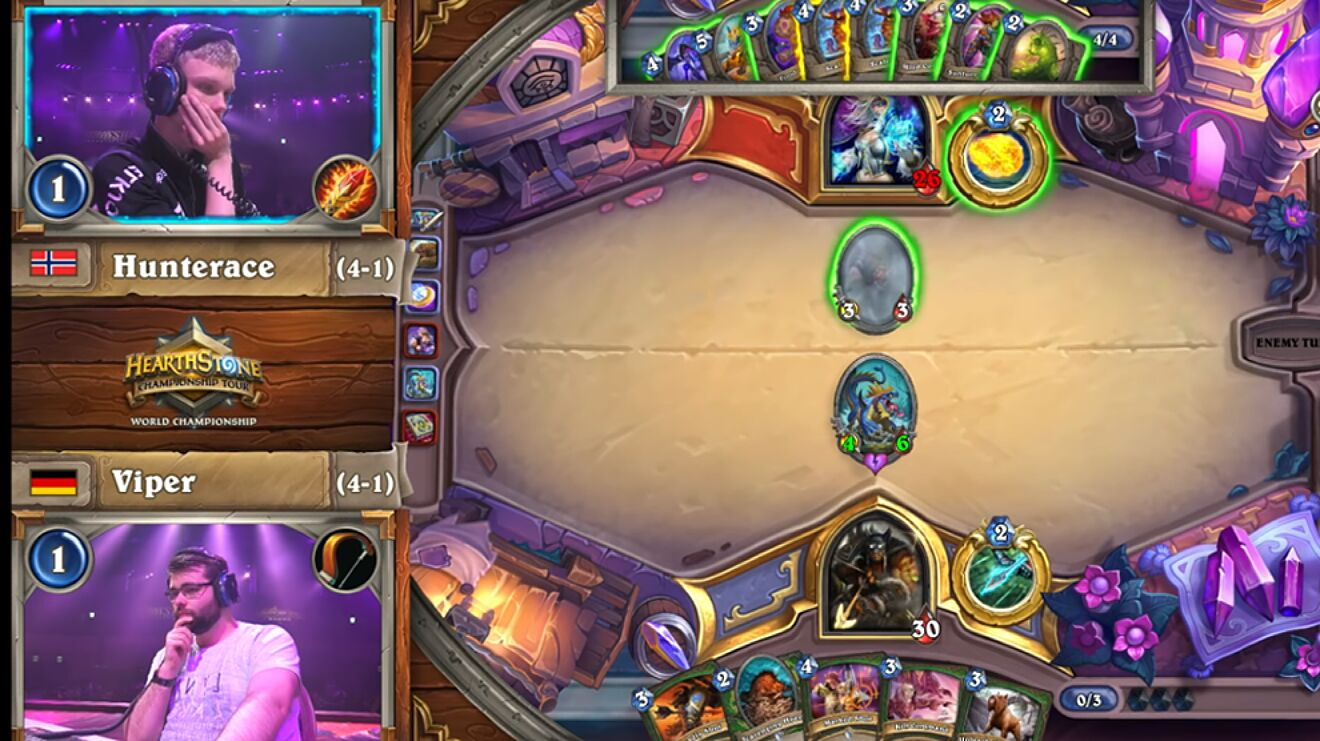
Task: Pick the Marked Shot card in hand
Action: [x=843, y=698]
